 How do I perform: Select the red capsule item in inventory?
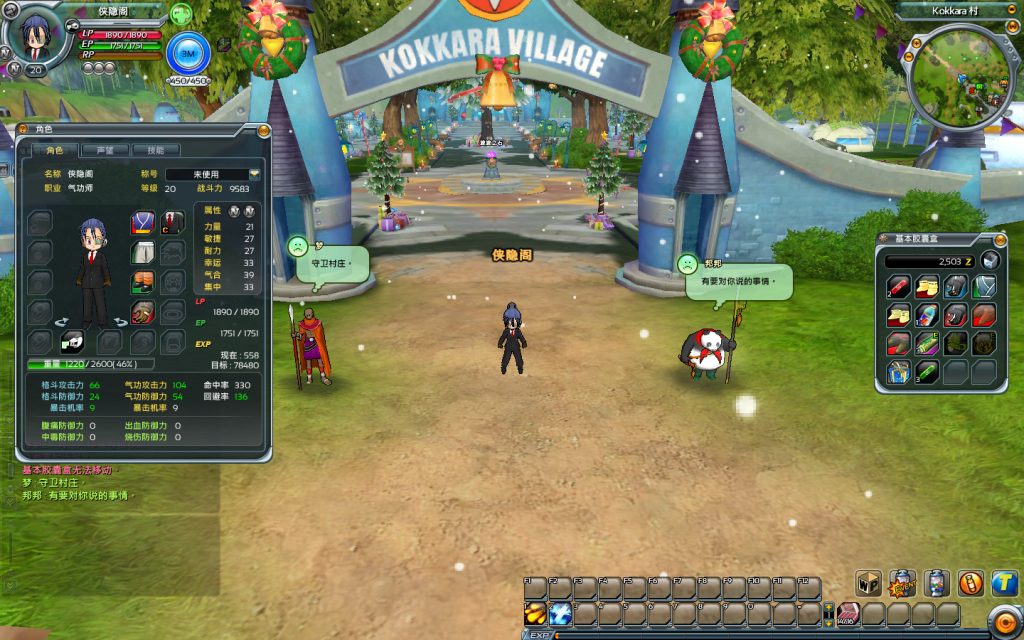click(897, 287)
